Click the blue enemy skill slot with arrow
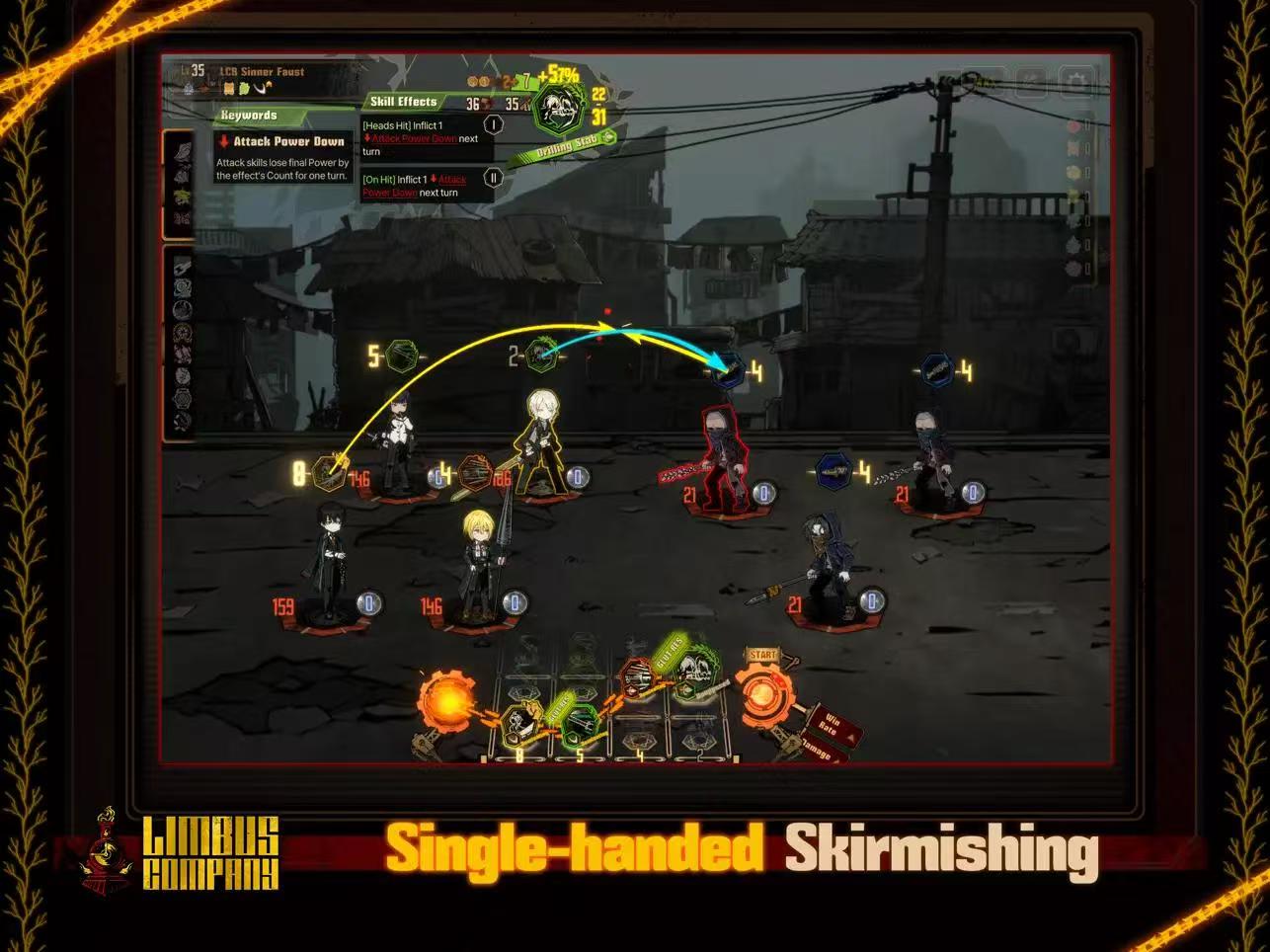Screen dimensions: 1270x952 pos(729,371)
